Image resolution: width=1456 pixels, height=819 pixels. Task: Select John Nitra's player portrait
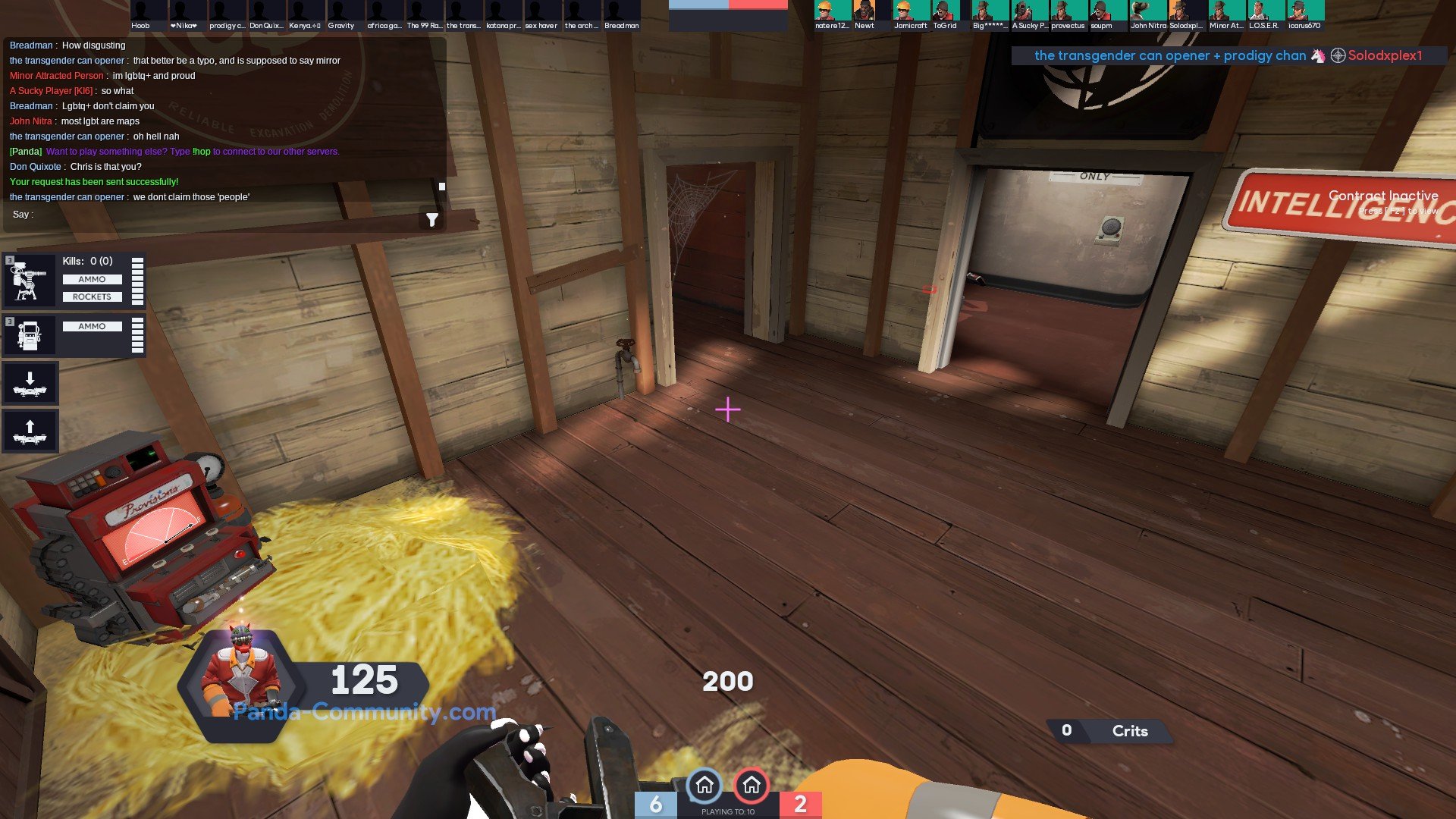click(1147, 11)
